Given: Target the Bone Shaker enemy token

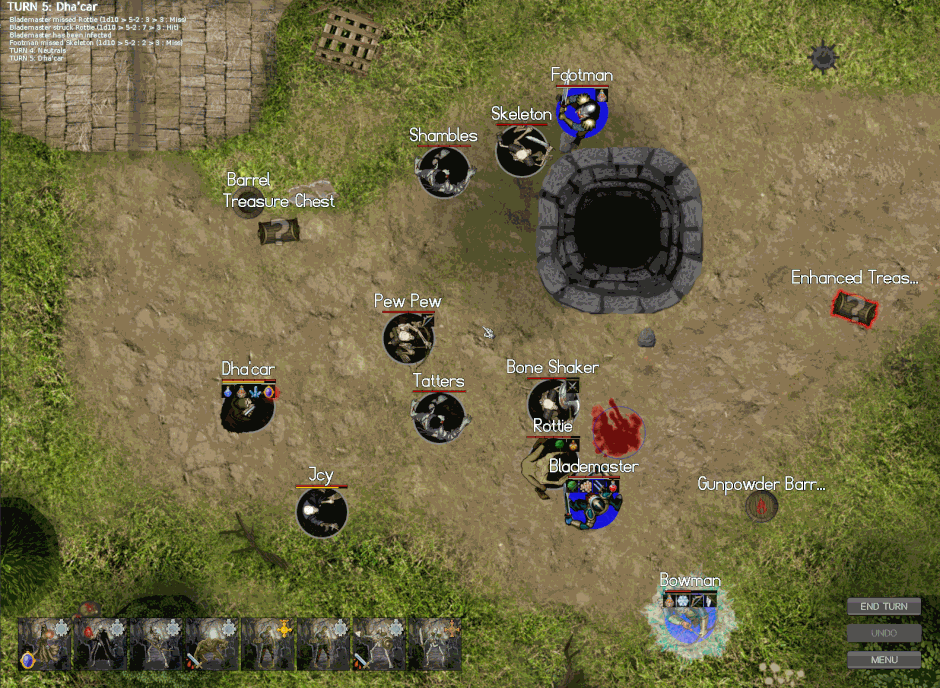Looking at the screenshot, I should pos(552,402).
